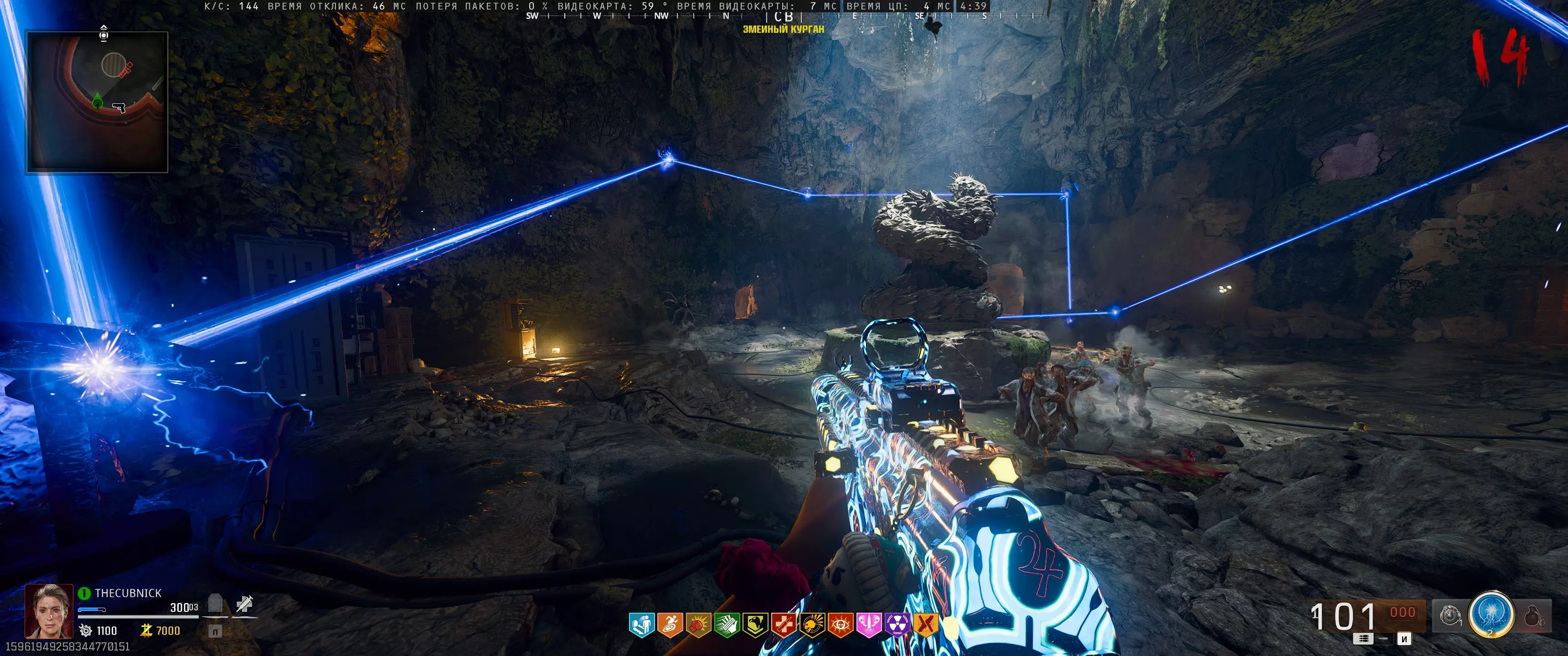The width and height of the screenshot is (1568, 656).
Task: Select the self-revive syringe icon
Action: coord(245,604)
